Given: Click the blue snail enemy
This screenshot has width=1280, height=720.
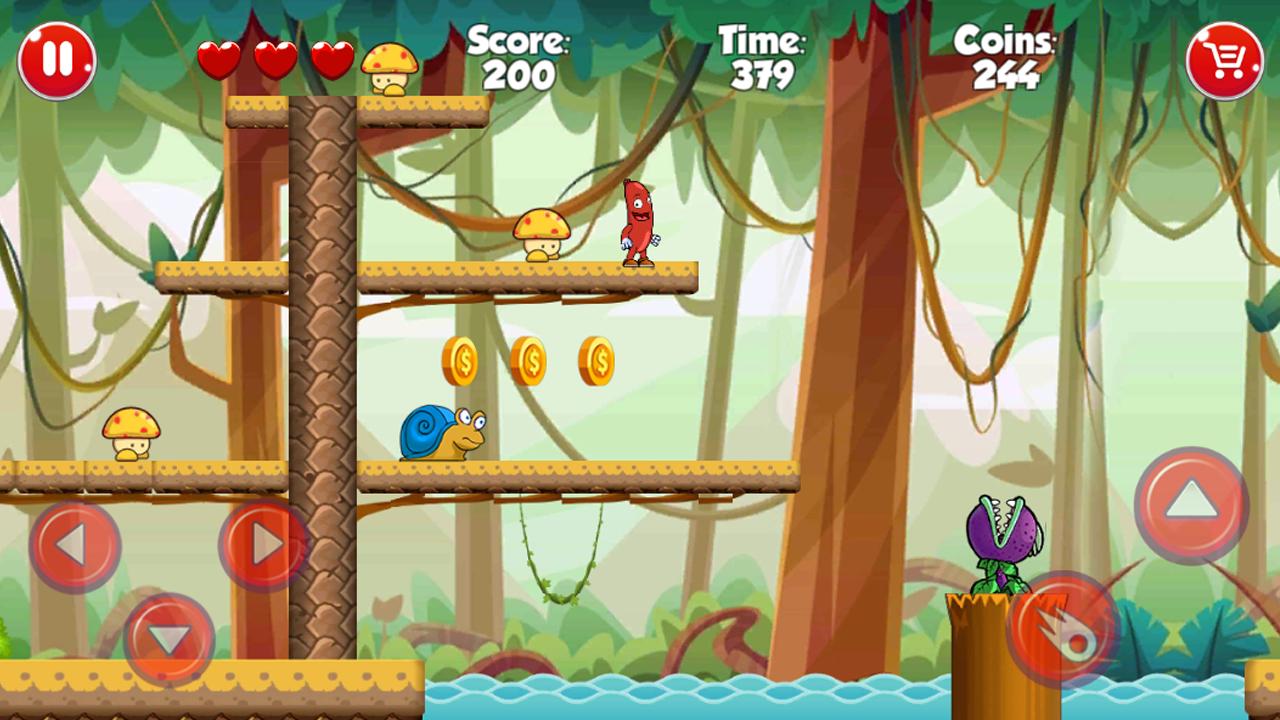Looking at the screenshot, I should 447,433.
